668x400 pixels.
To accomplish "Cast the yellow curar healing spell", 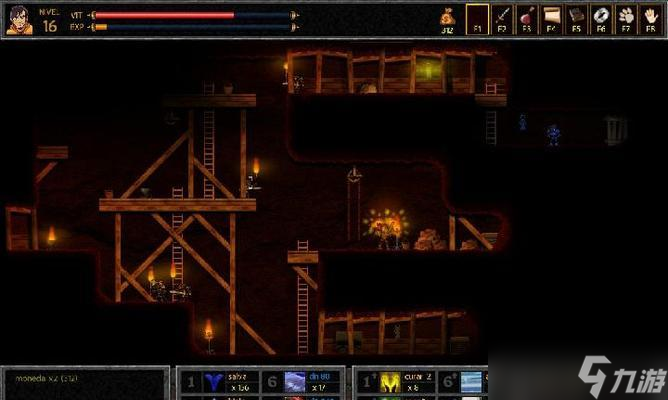I will point(390,382).
